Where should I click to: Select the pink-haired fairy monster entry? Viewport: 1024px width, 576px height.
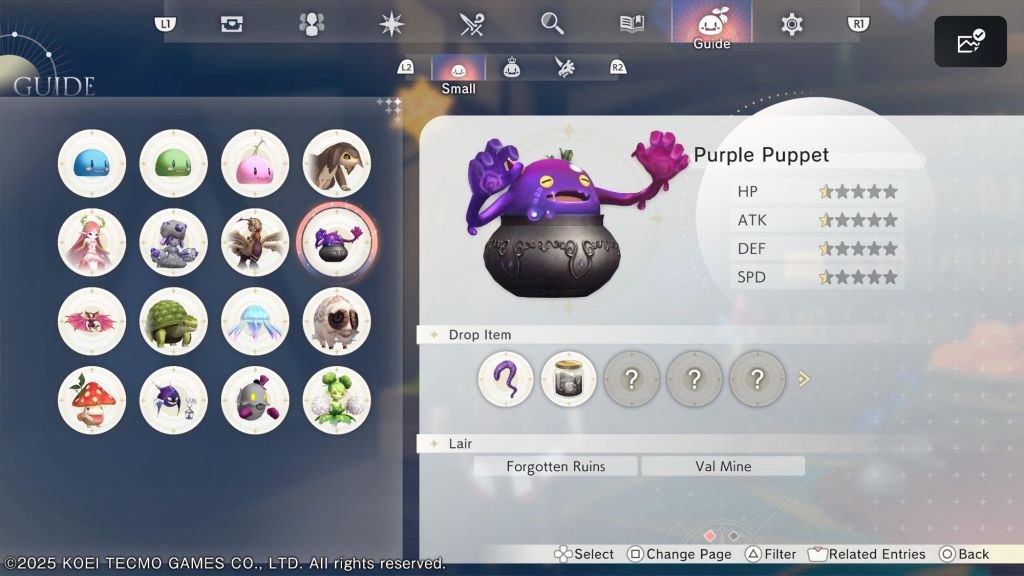pos(92,242)
